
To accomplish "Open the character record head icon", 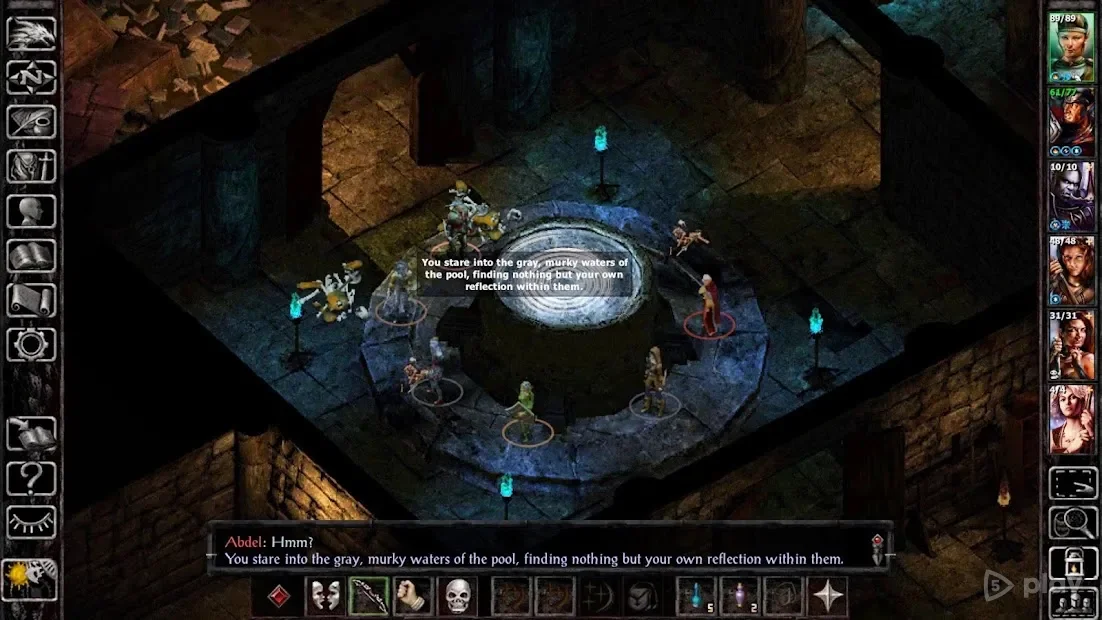I will (x=31, y=211).
